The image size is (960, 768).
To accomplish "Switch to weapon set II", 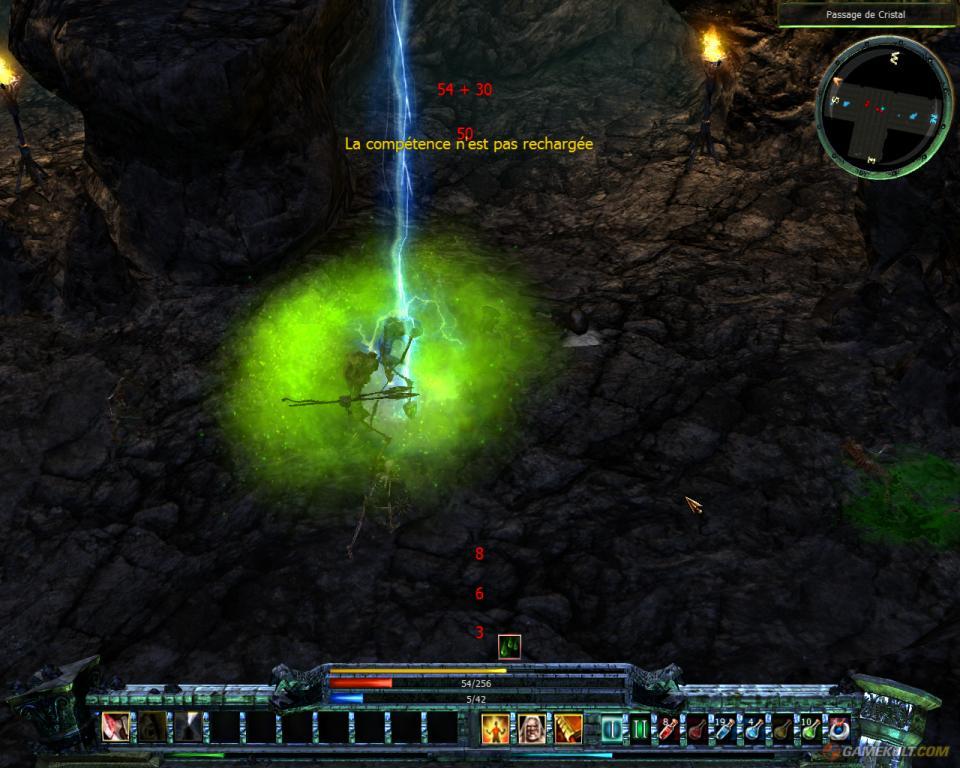I will (x=640, y=728).
